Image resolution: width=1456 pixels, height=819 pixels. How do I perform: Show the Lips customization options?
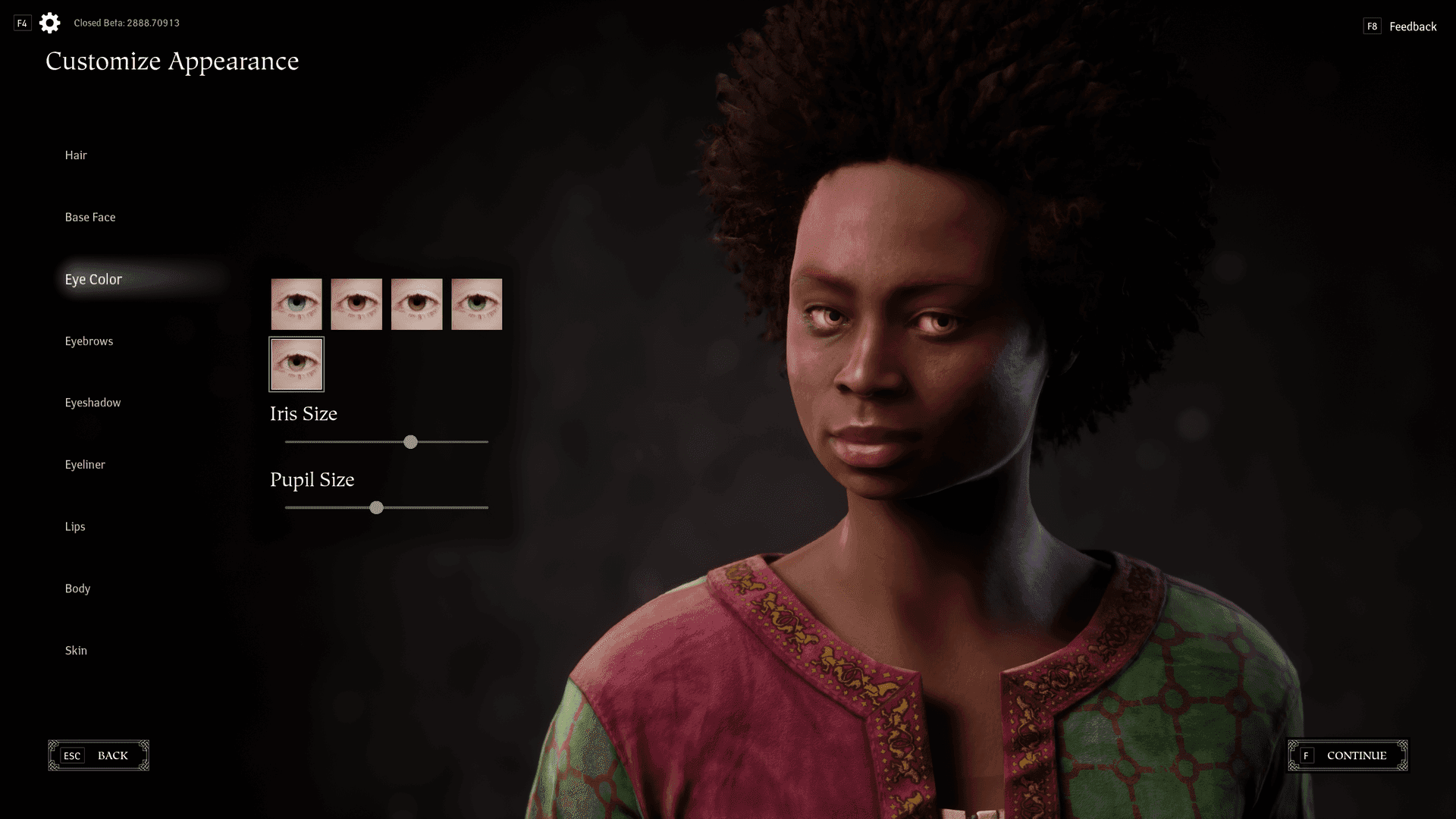tap(75, 527)
